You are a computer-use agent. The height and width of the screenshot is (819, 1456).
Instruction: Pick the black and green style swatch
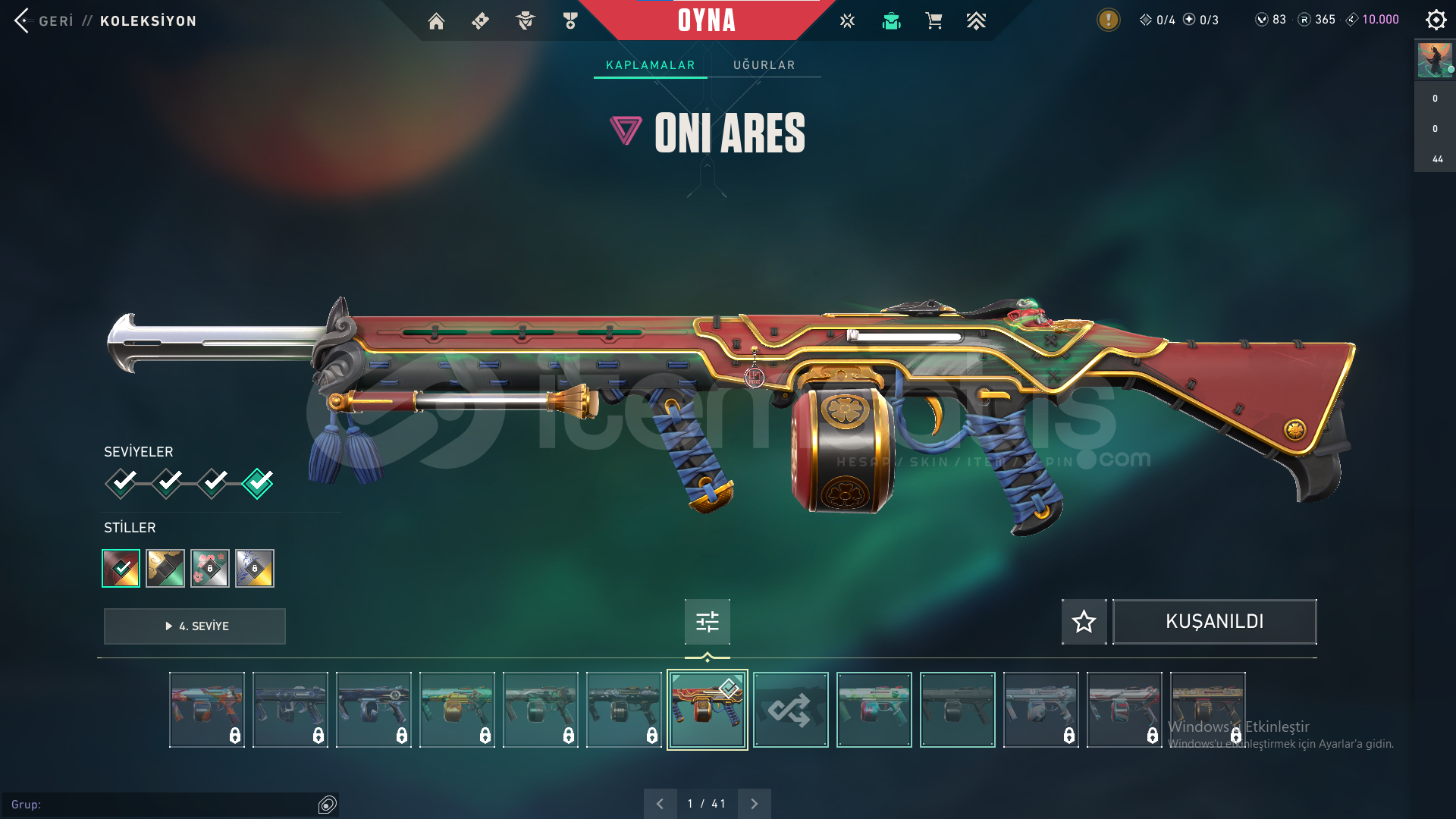click(165, 568)
